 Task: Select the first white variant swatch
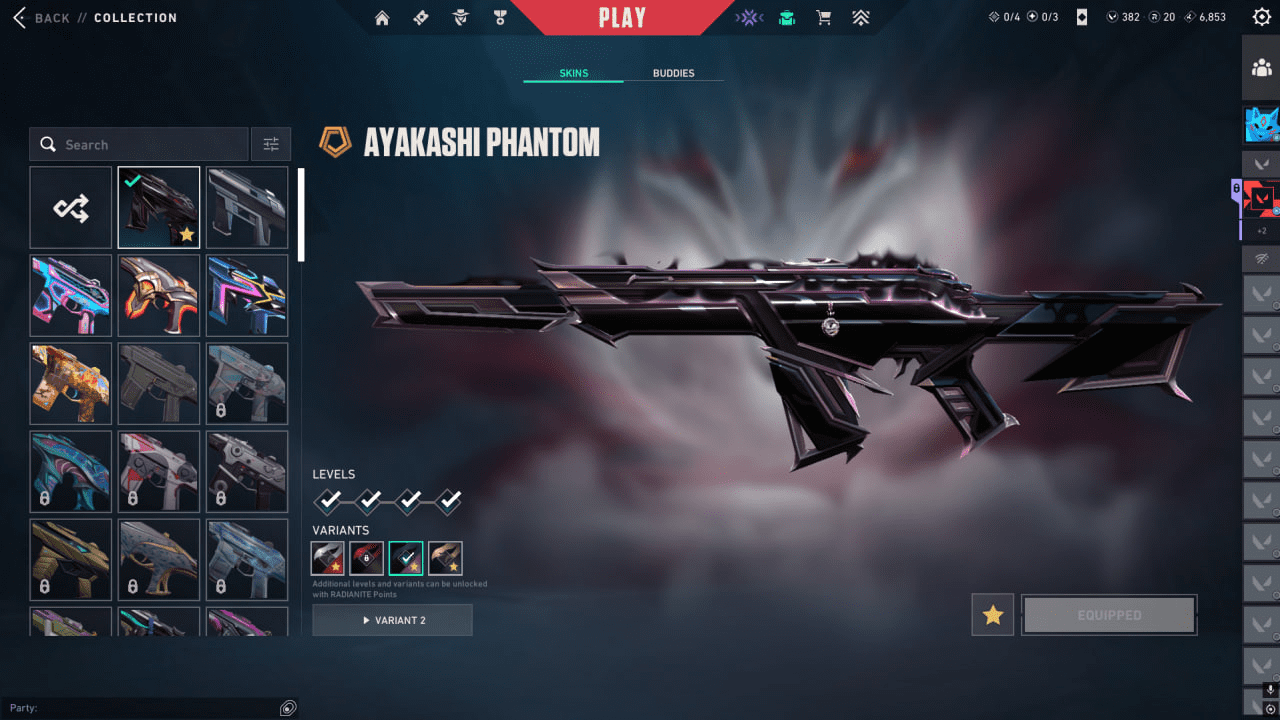pos(328,558)
